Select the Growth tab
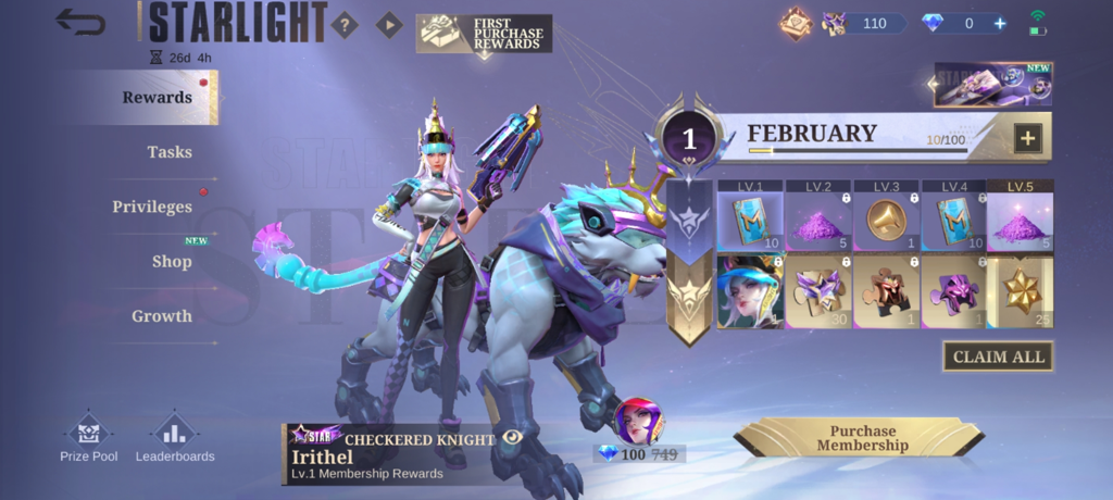The image size is (1113, 500). [x=161, y=316]
